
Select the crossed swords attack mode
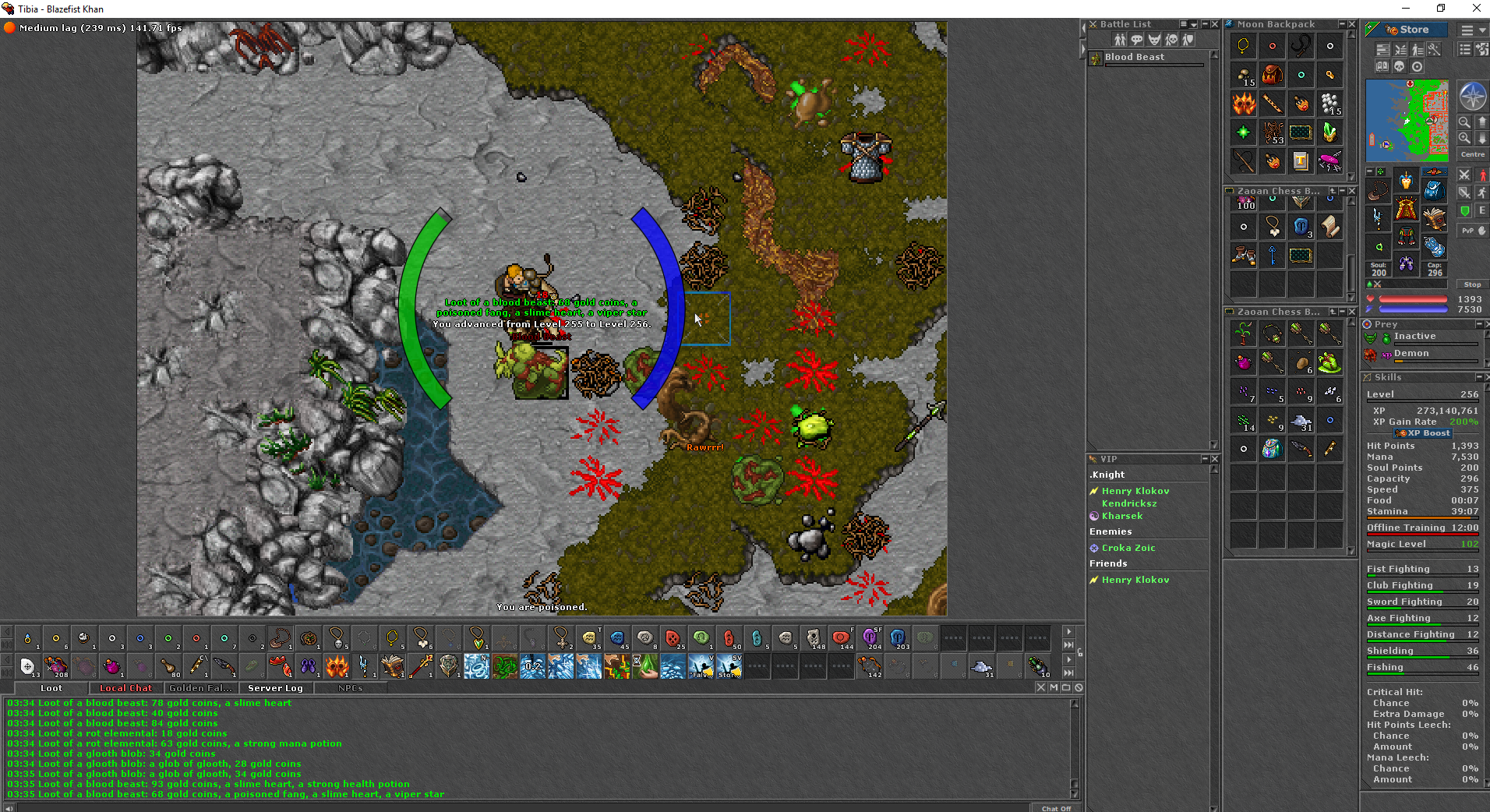1464,175
